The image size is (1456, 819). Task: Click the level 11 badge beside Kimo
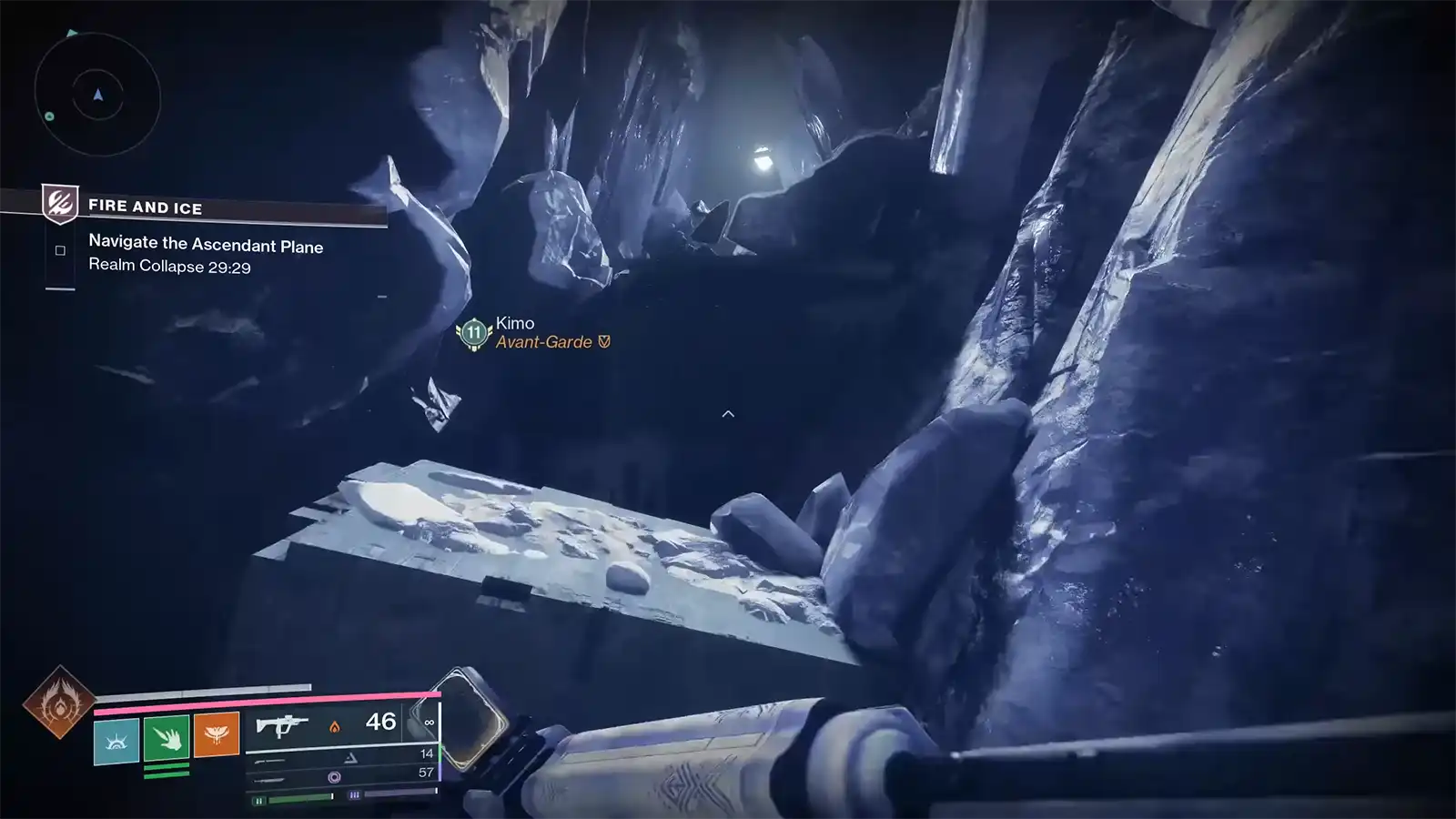pyautogui.click(x=472, y=332)
